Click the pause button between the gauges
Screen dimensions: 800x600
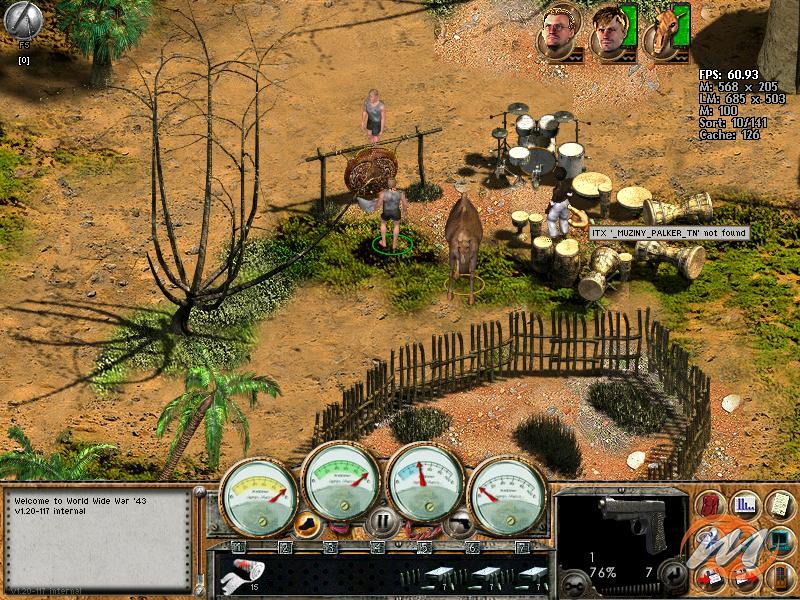pyautogui.click(x=382, y=521)
